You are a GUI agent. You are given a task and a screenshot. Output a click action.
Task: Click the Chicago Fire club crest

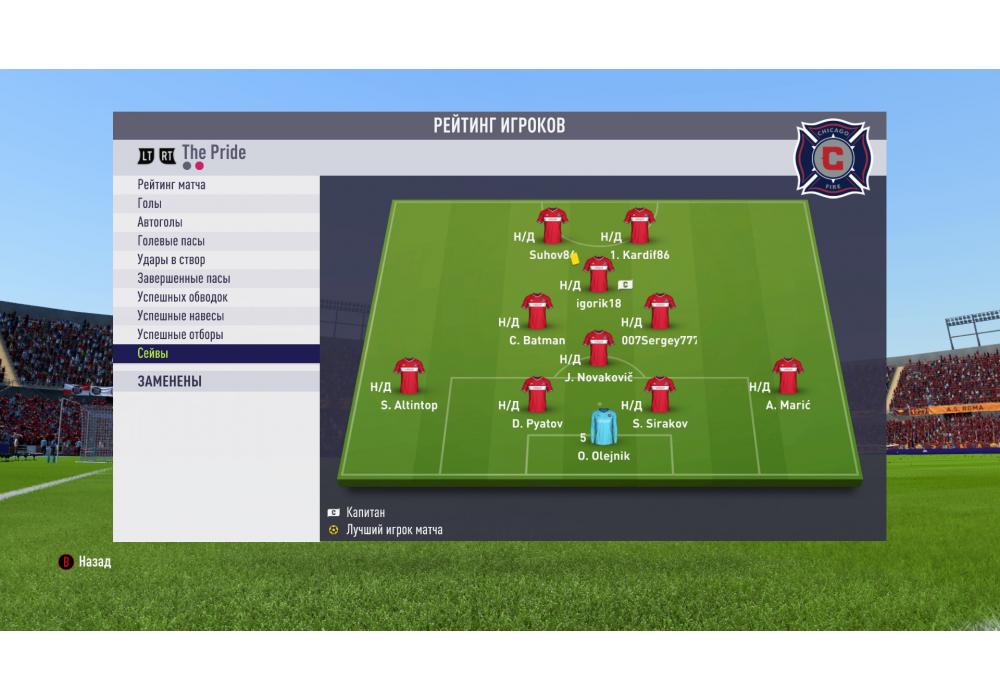832,156
